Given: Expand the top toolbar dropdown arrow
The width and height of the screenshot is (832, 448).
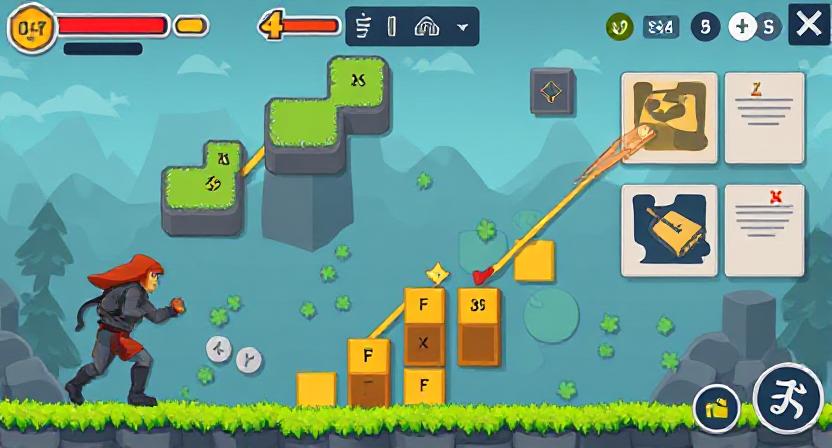Looking at the screenshot, I should pos(462,27).
